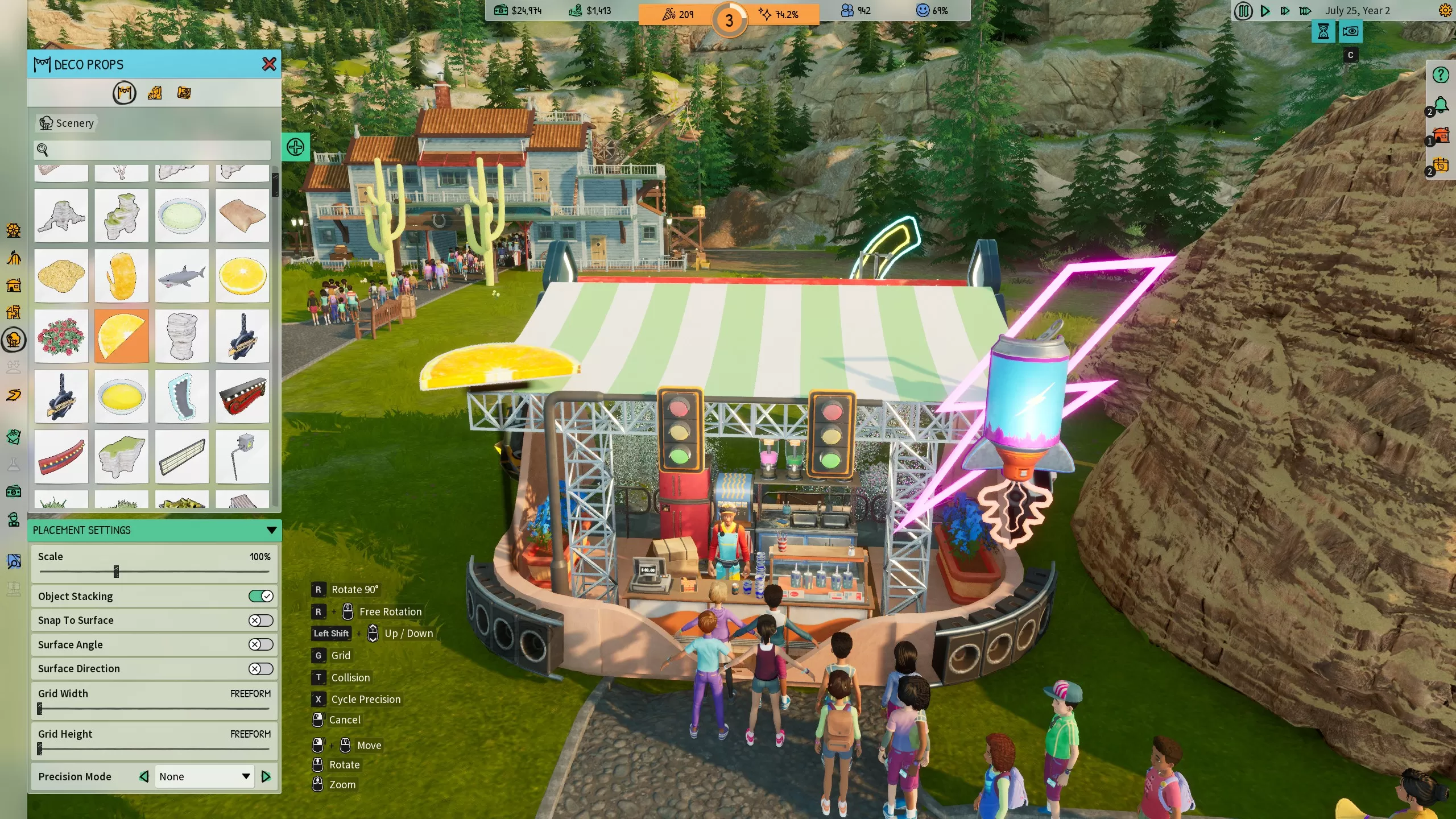Toggle Object Stacking off
This screenshot has width=1456, height=819.
point(260,596)
